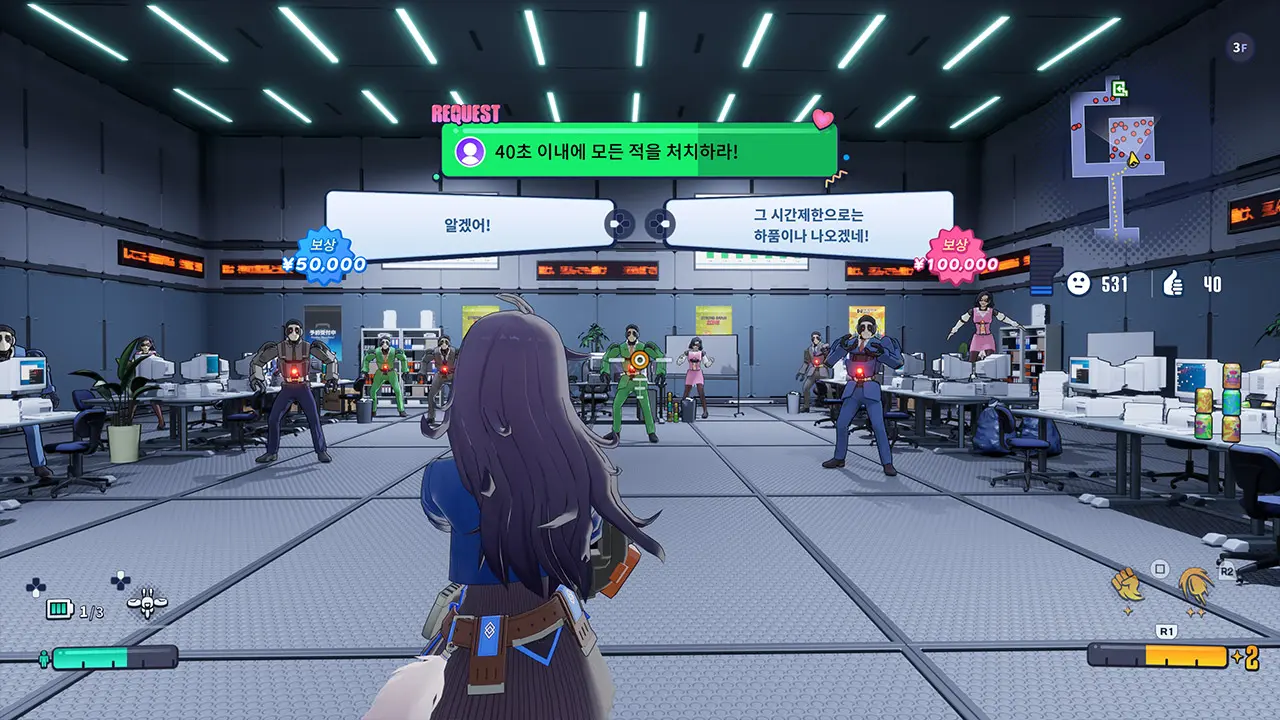The width and height of the screenshot is (1280, 720).
Task: Activate the golden dash strike skill
Action: pos(1195,587)
